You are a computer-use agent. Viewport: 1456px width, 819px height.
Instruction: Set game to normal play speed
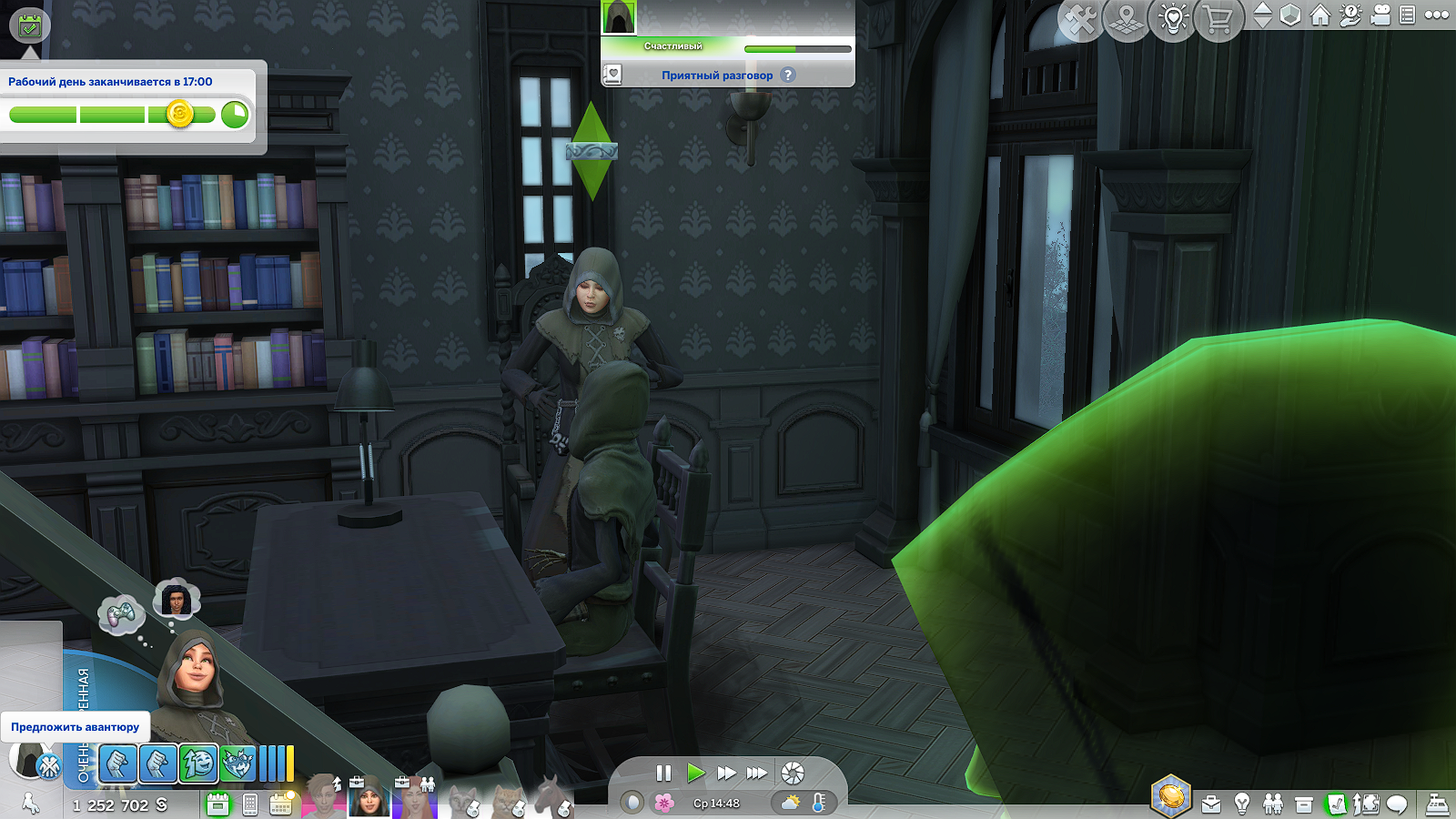click(695, 773)
